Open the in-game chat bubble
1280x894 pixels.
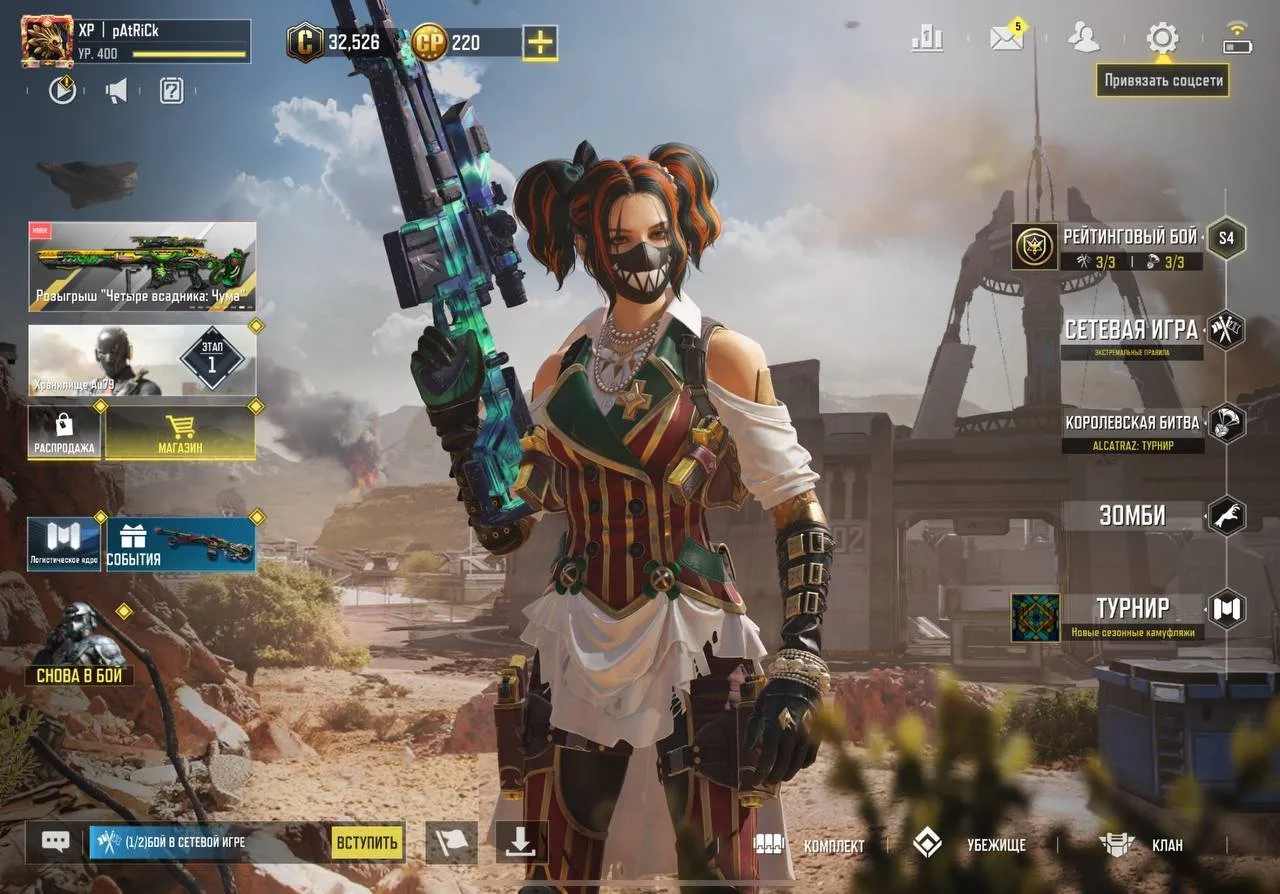(52, 841)
